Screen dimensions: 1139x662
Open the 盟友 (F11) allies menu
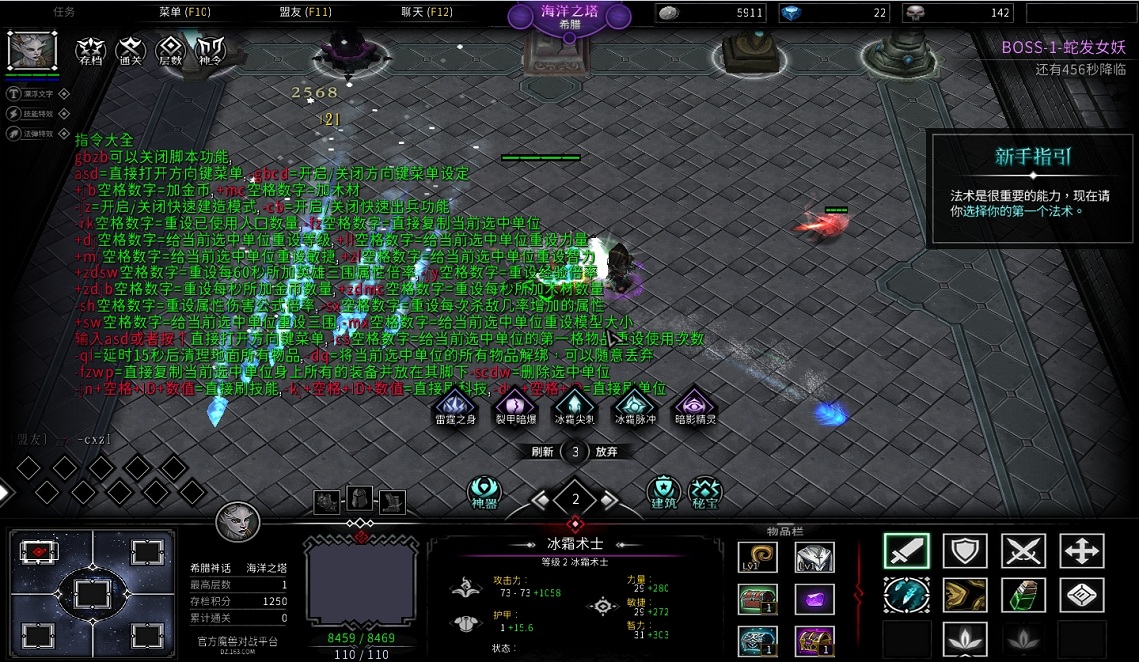coord(305,13)
